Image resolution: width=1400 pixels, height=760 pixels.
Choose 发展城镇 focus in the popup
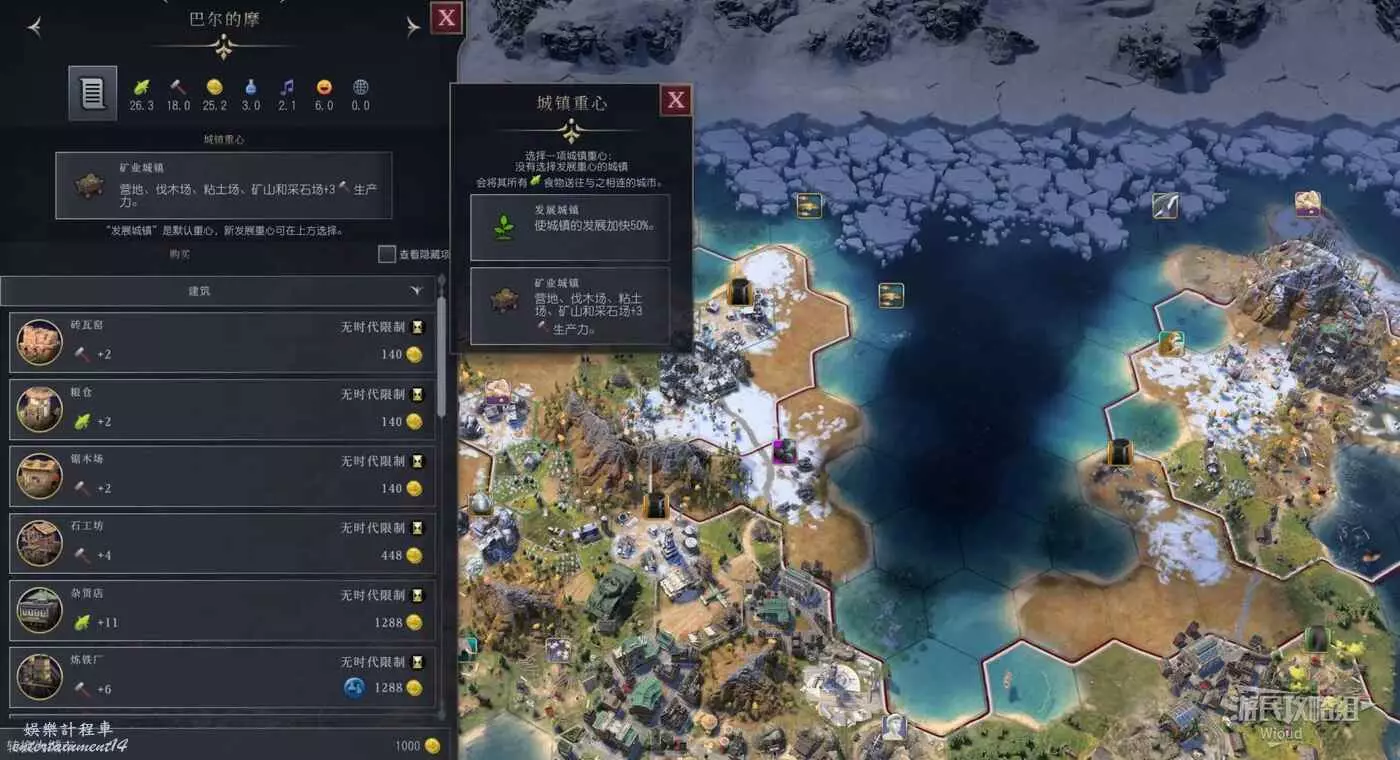pos(569,227)
